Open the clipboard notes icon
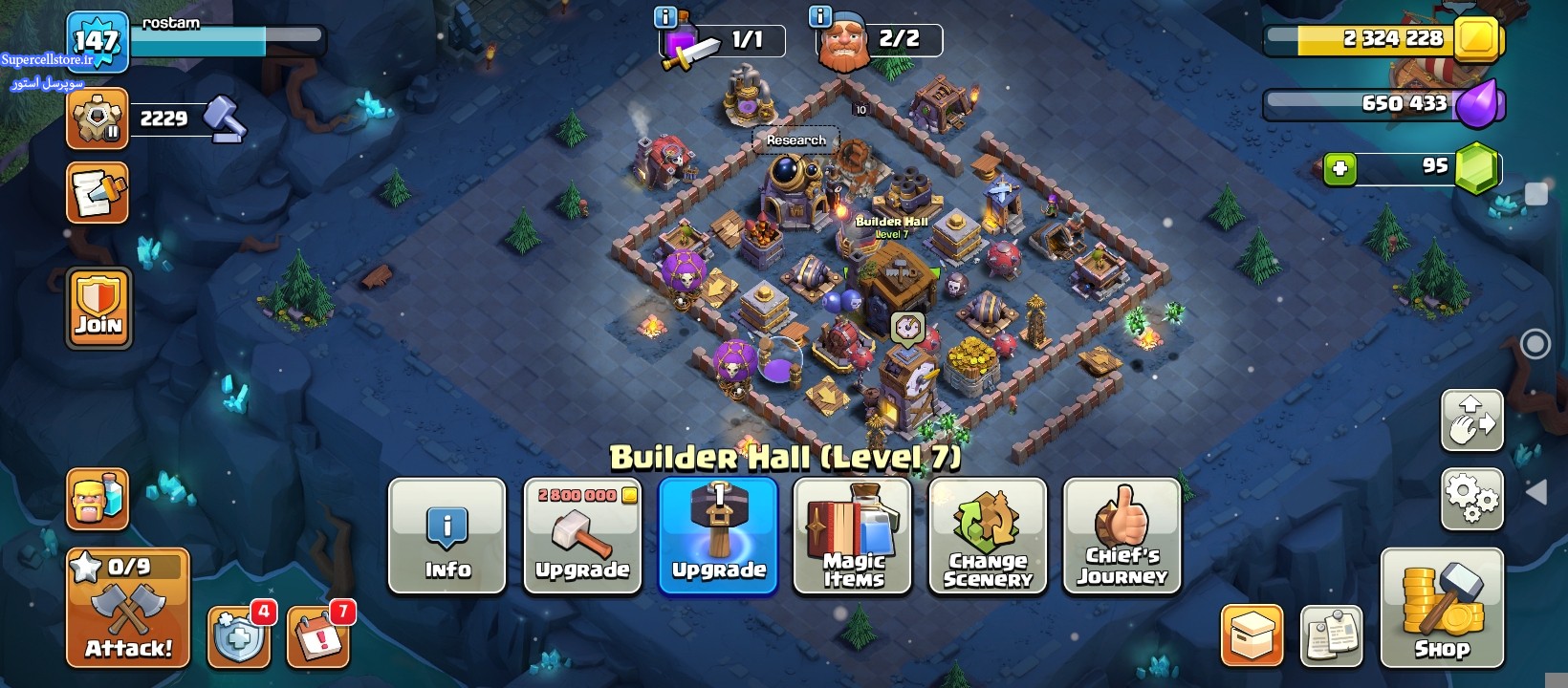Screen dimensions: 1568x688 coord(1332,635)
